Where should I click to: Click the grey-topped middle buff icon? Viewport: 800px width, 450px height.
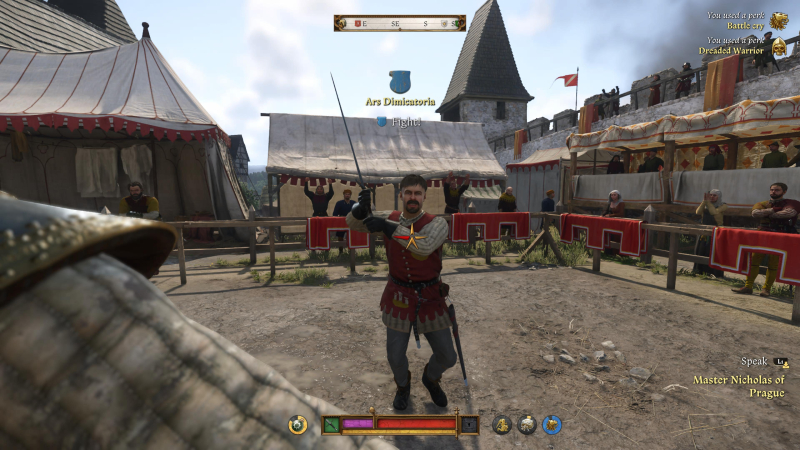tap(527, 424)
